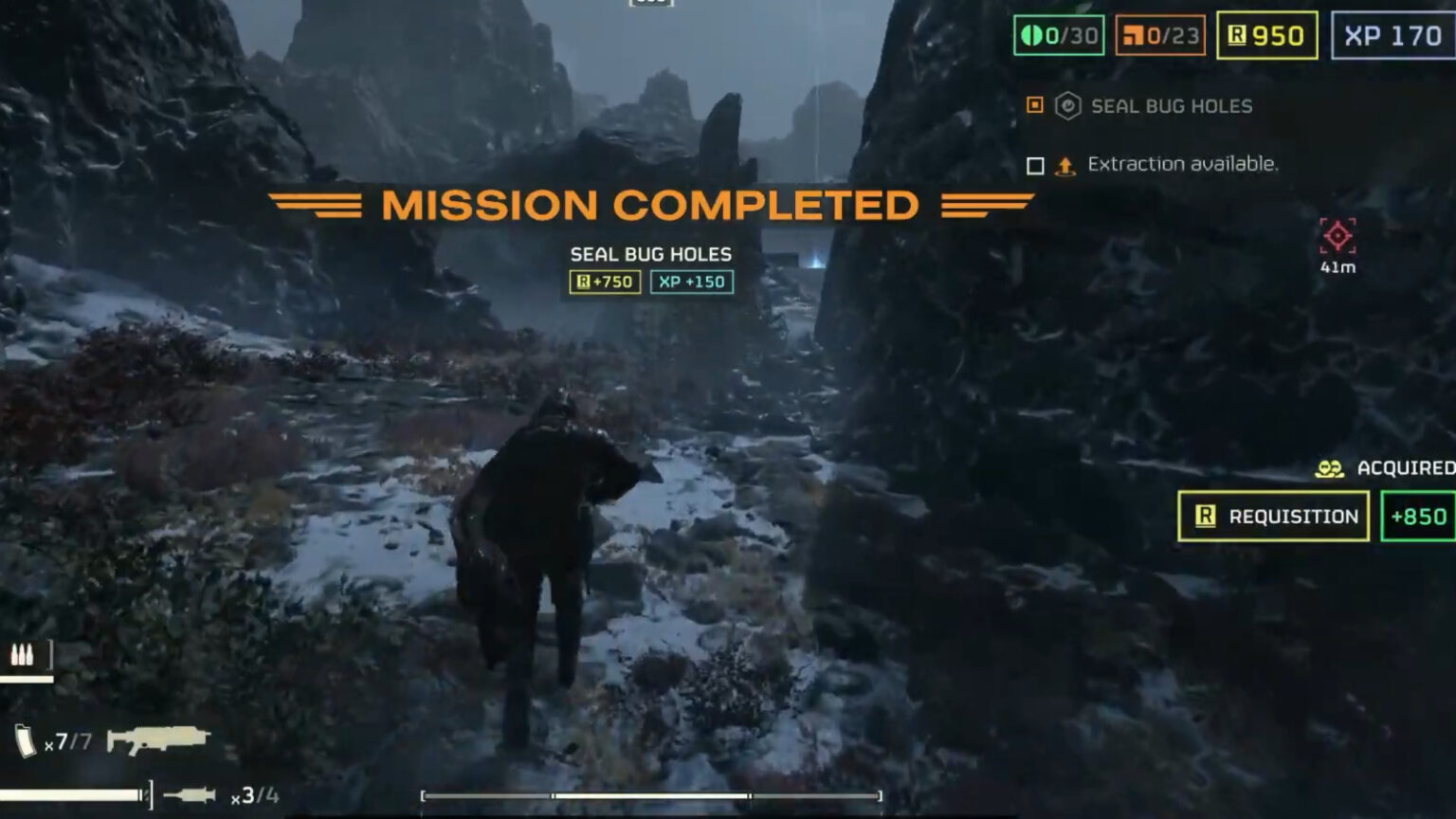Open the Extraction available objective details
The image size is (1456, 819).
coord(1183,163)
